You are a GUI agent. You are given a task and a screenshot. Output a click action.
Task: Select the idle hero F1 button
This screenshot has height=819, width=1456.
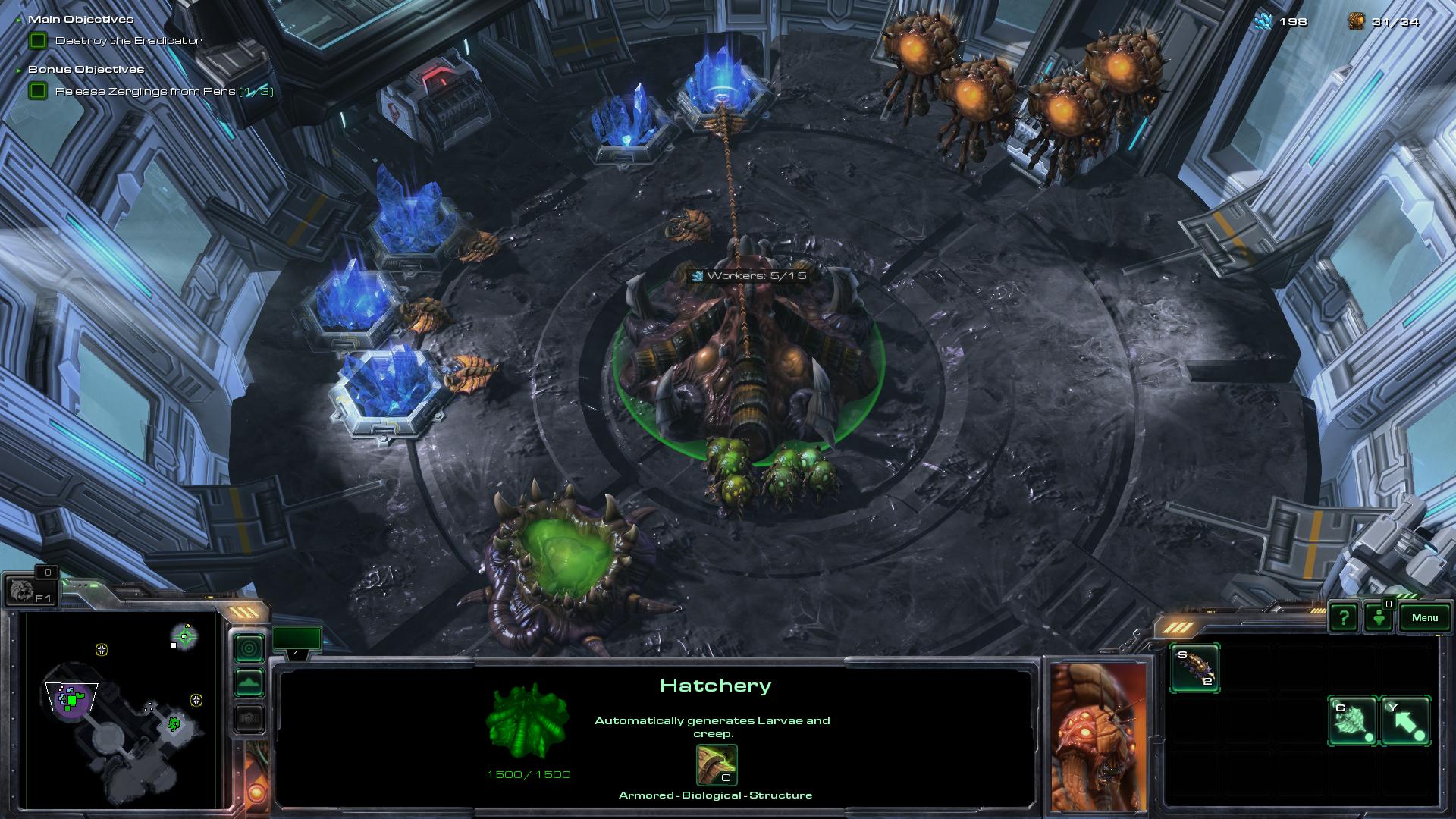coord(30,590)
